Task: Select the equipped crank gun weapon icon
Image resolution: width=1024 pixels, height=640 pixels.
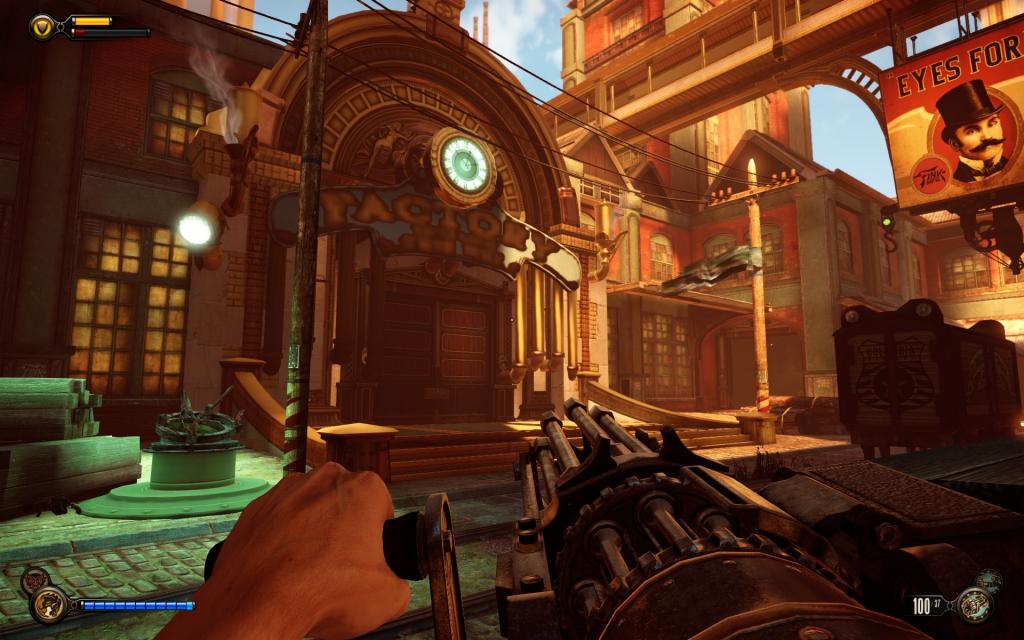Action: coord(973,604)
